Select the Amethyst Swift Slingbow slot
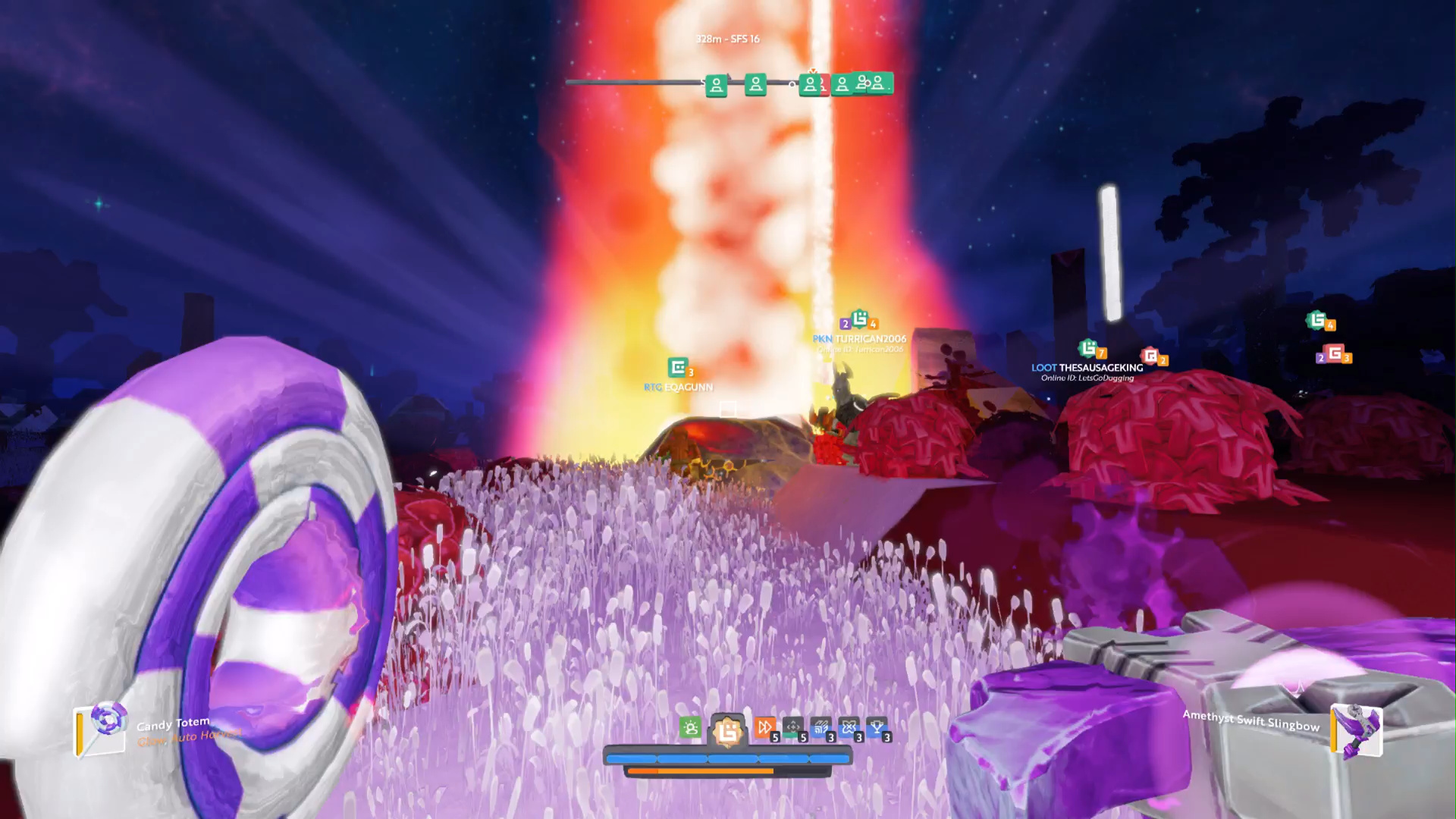Viewport: 1456px width, 819px height. click(x=1357, y=731)
